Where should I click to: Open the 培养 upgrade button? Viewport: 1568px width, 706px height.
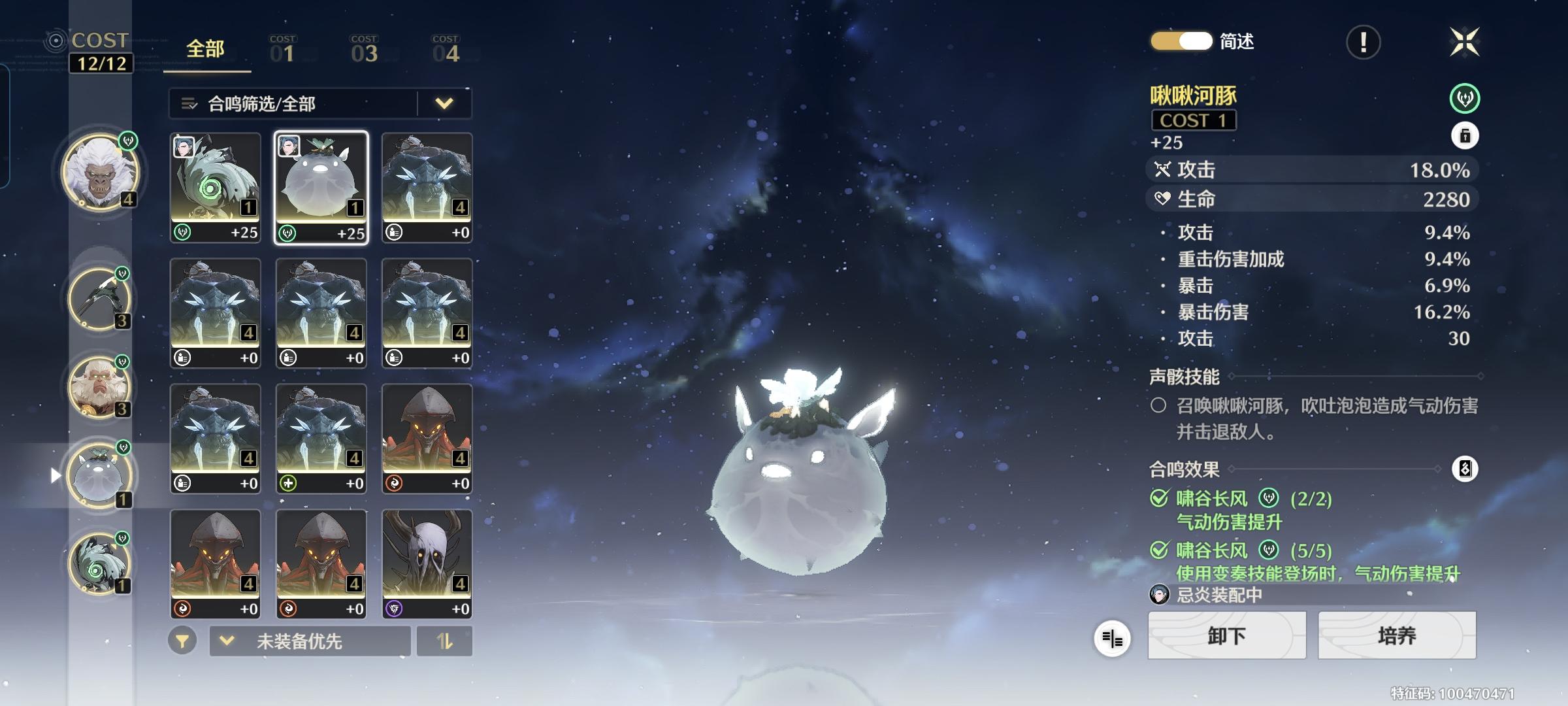point(1397,635)
